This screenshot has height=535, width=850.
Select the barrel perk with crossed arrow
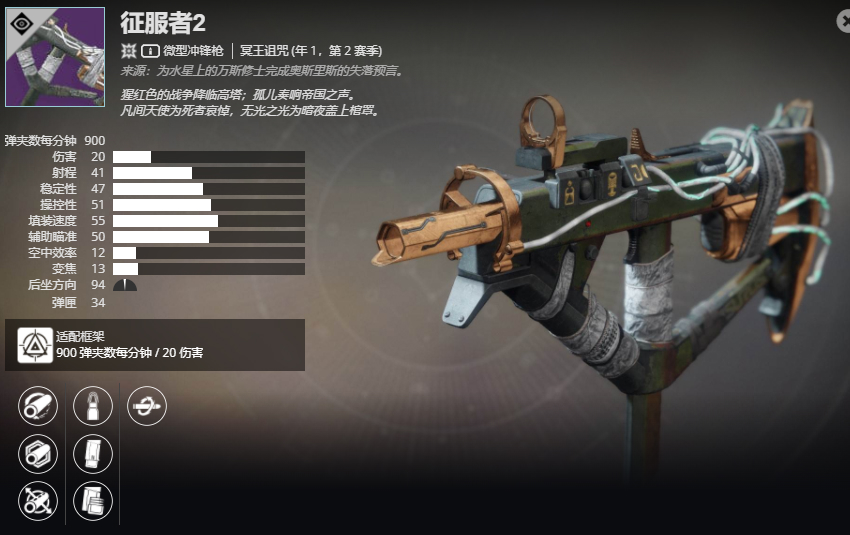(38, 500)
